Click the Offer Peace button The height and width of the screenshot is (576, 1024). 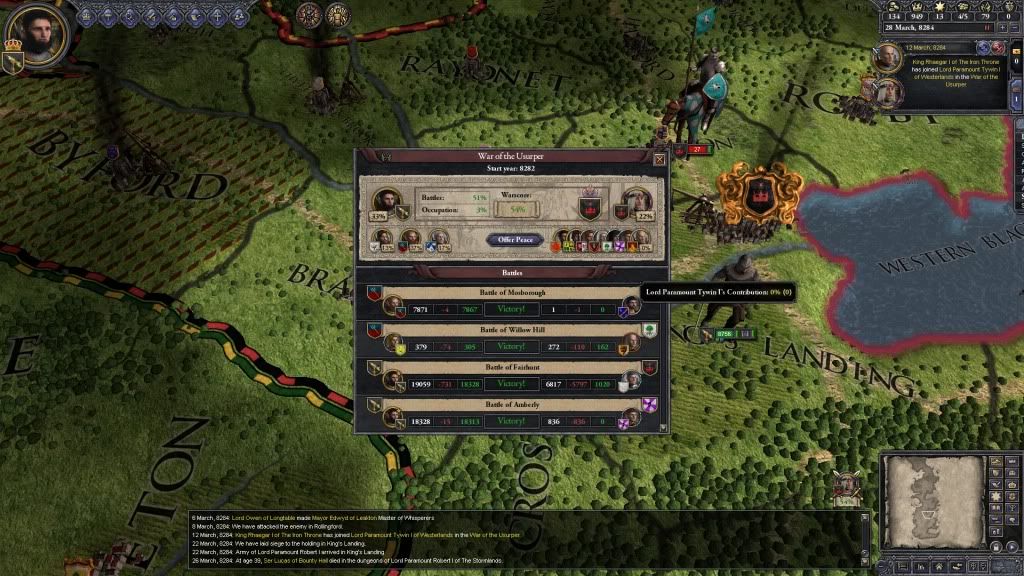pos(516,240)
